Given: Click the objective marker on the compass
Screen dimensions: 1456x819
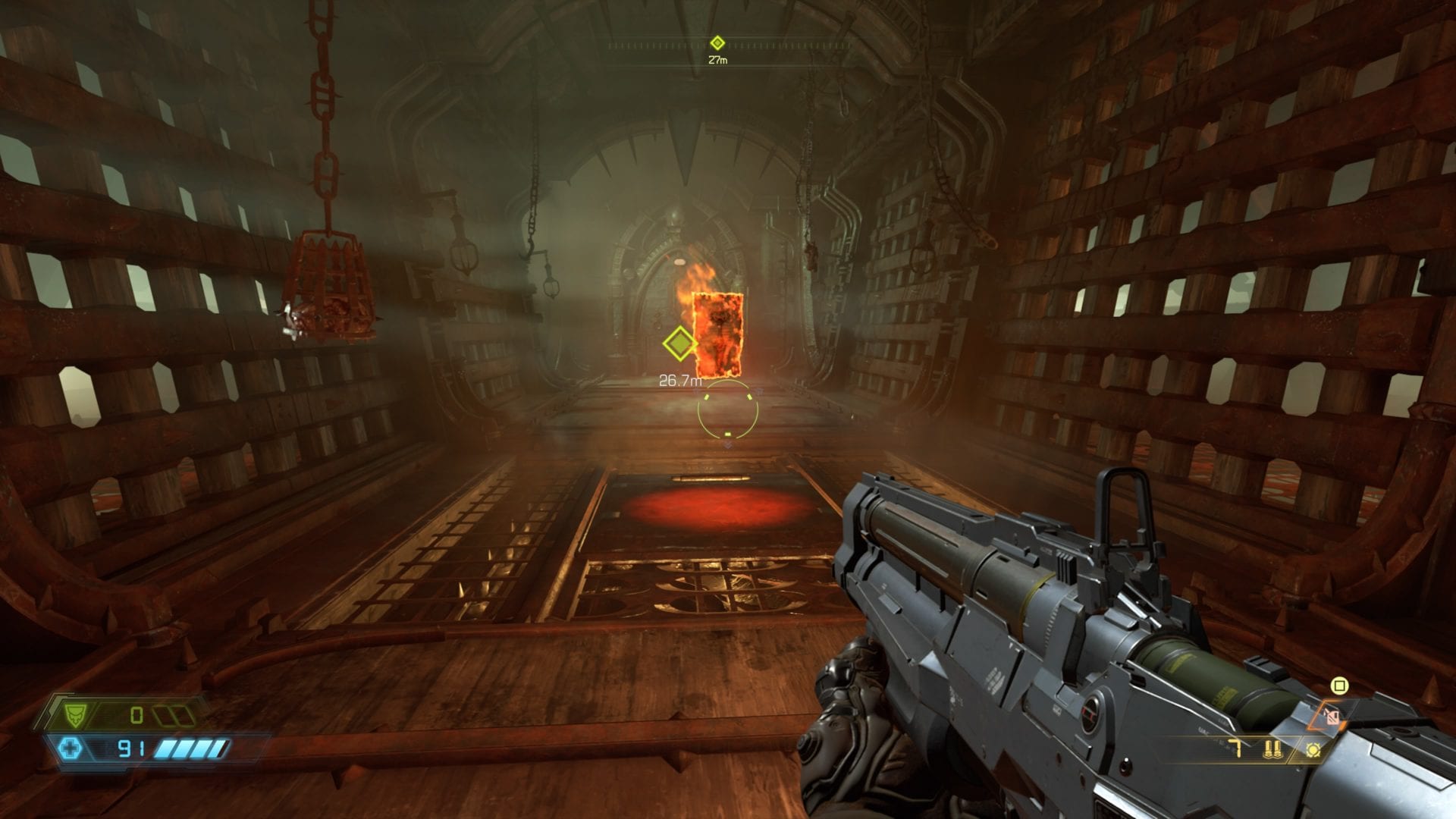Looking at the screenshot, I should pos(717,43).
